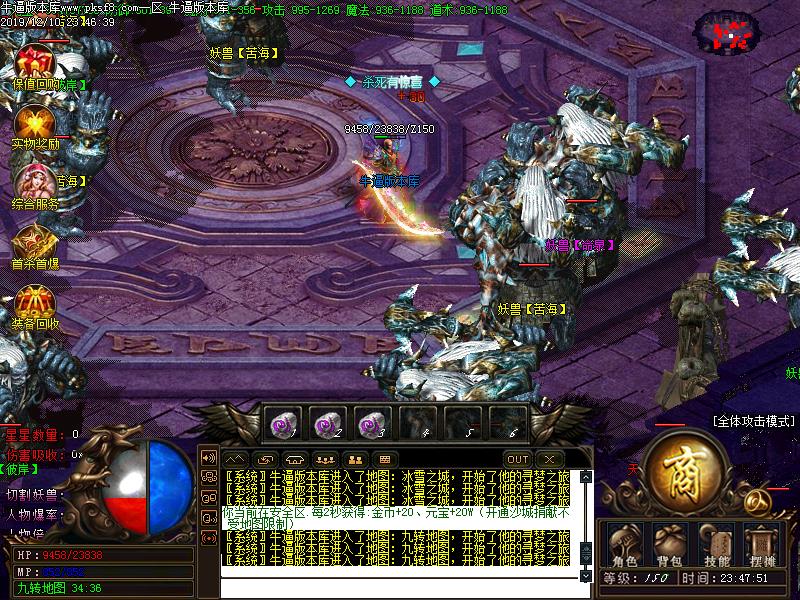Open the 技能 skills panel
Screen dimensions: 800x600
716,546
